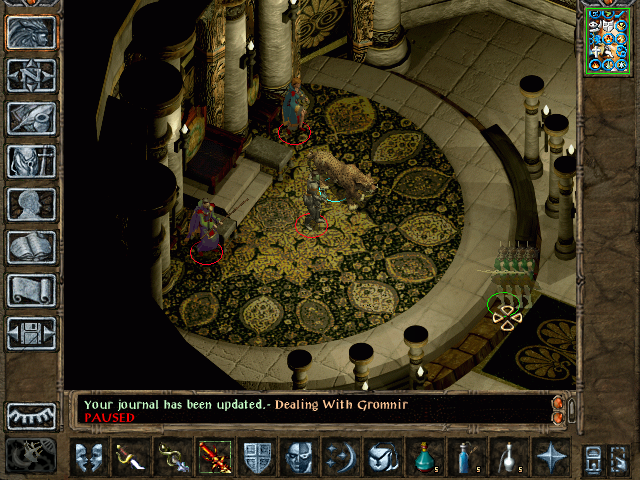Click the return to game button
640x480 pixels.
pyautogui.click(x=32, y=33)
